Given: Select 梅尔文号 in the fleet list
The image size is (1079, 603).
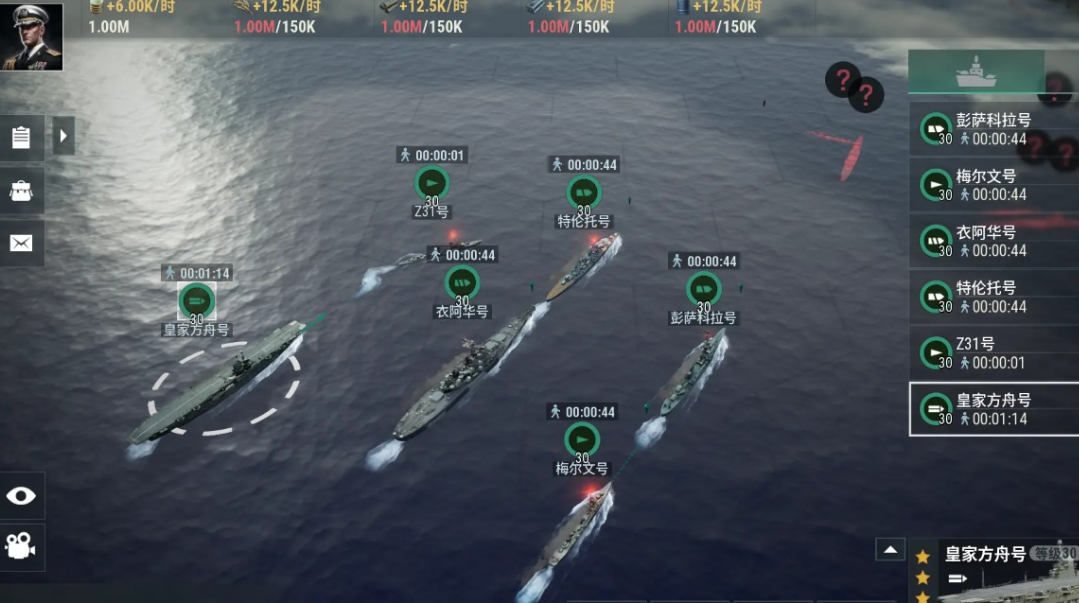Looking at the screenshot, I should tap(993, 185).
